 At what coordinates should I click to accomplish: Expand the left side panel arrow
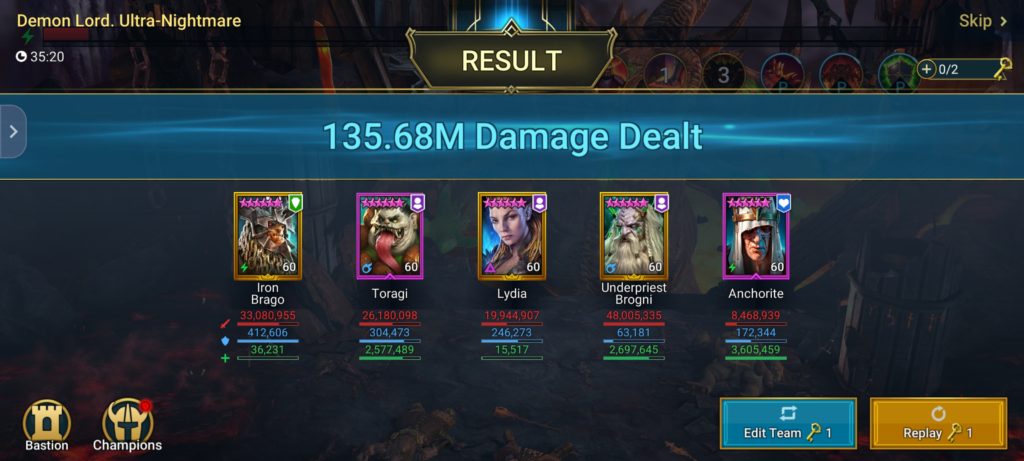(12, 131)
